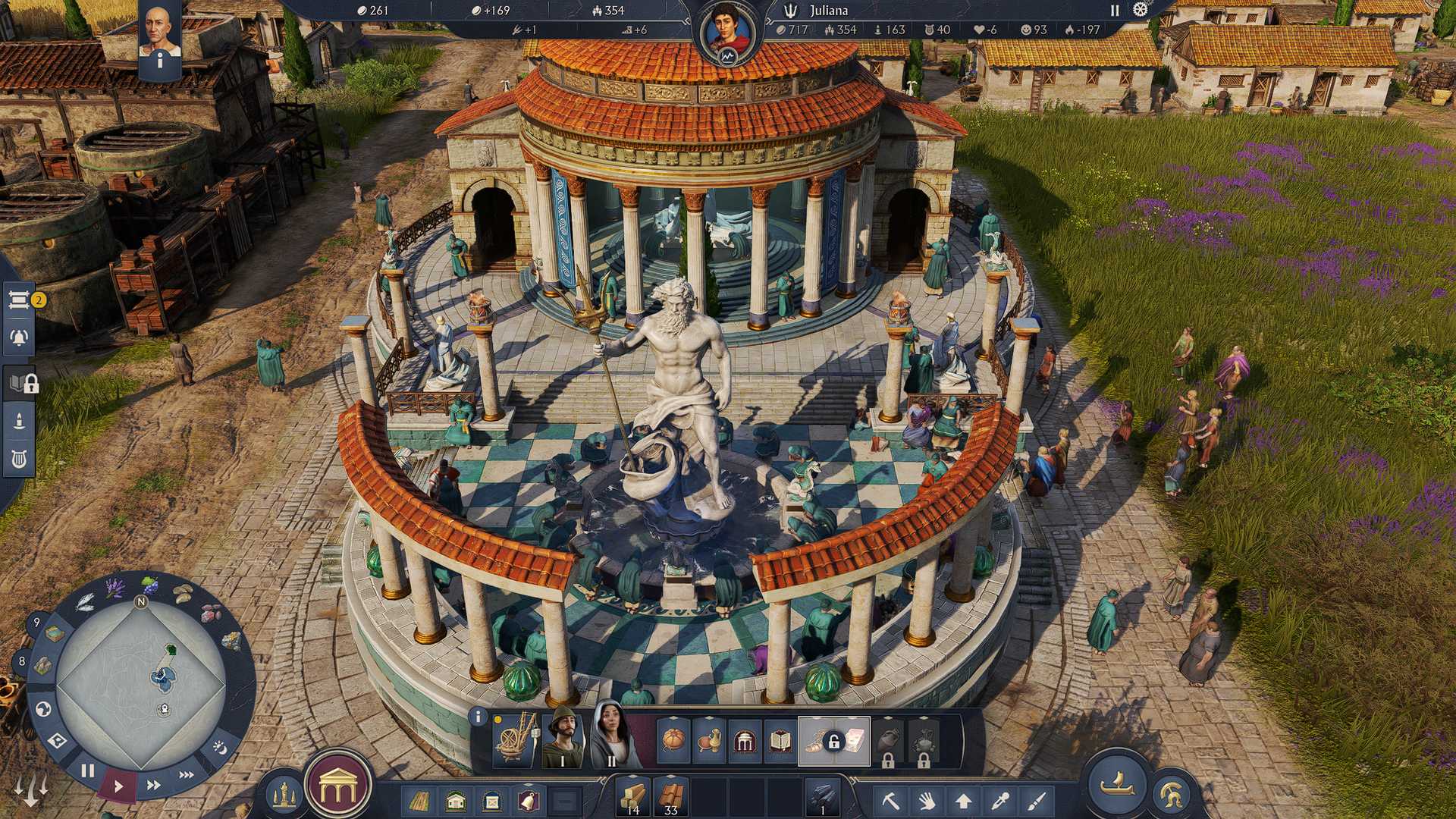Open the military helmet menu at bottom right

[x=1174, y=794]
